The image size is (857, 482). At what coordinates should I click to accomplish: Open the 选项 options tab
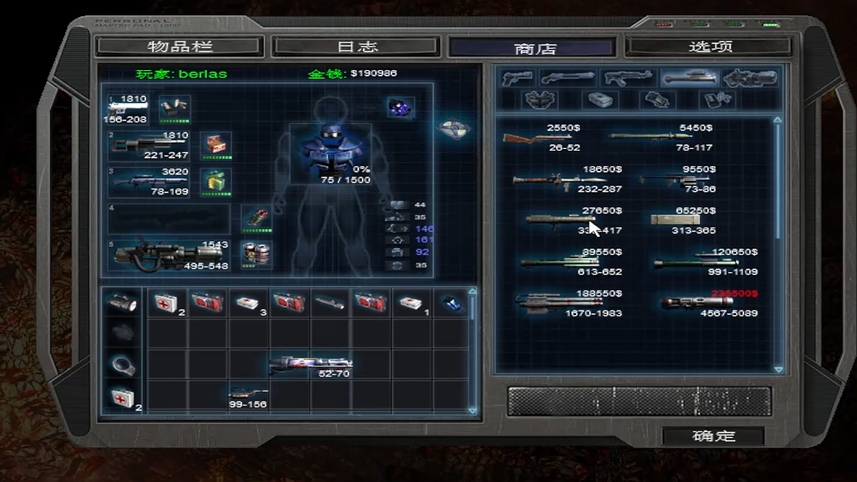pyautogui.click(x=708, y=46)
